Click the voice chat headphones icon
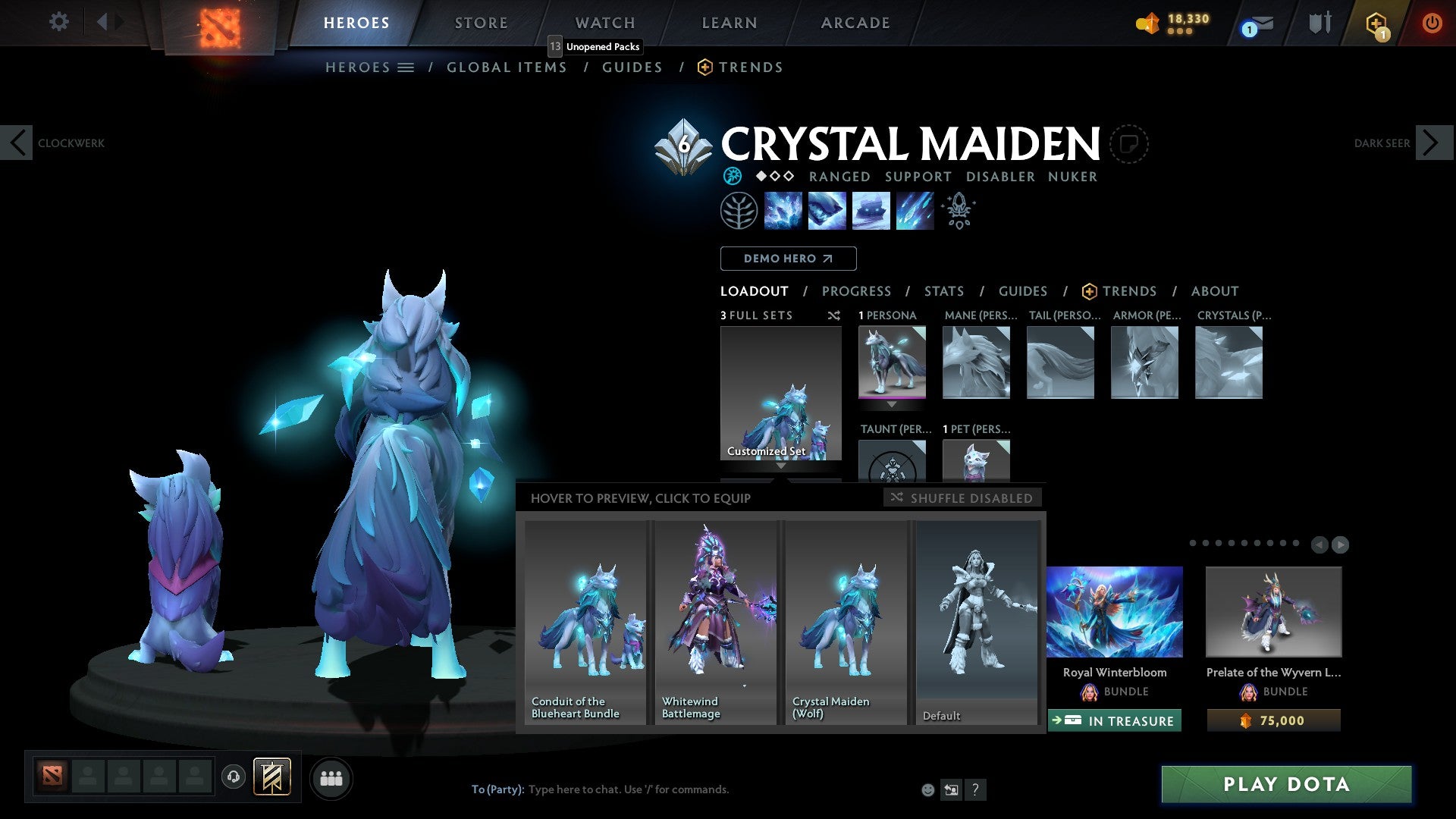This screenshot has height=819, width=1456. click(x=233, y=777)
